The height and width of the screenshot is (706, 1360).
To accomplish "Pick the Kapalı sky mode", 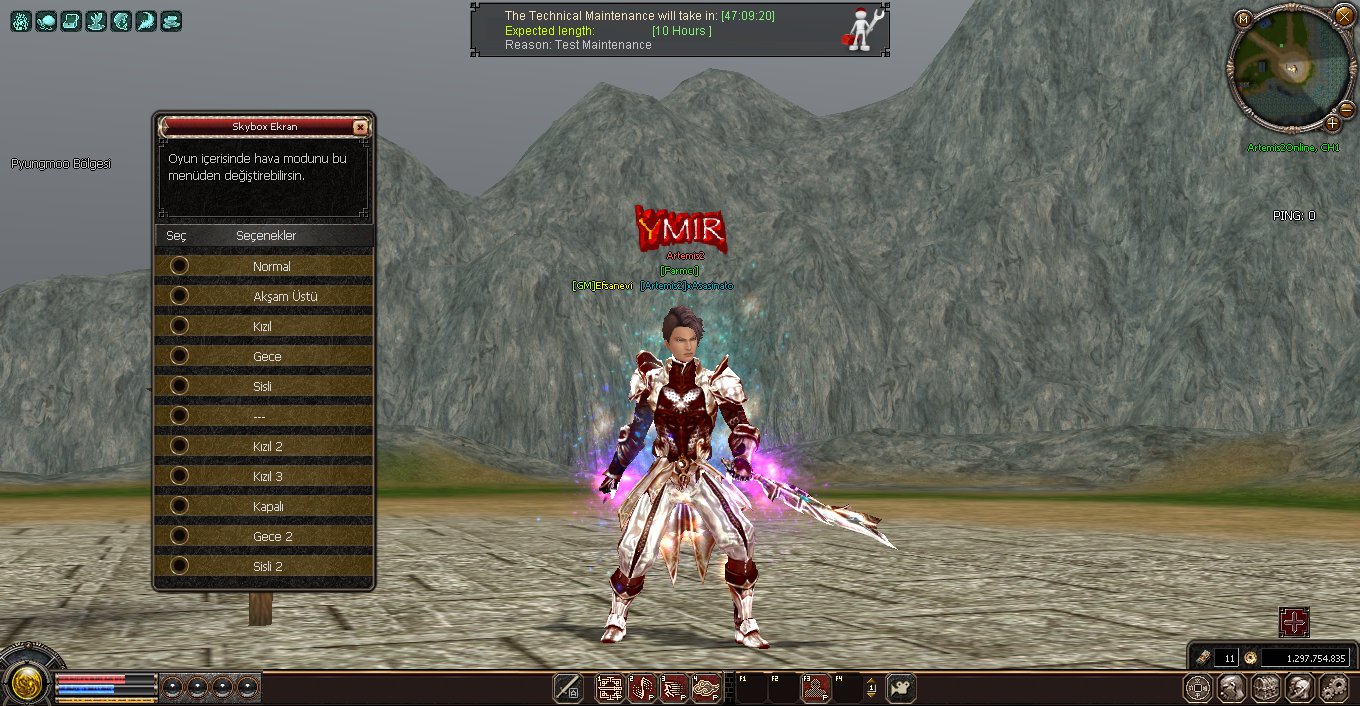I will tap(180, 506).
